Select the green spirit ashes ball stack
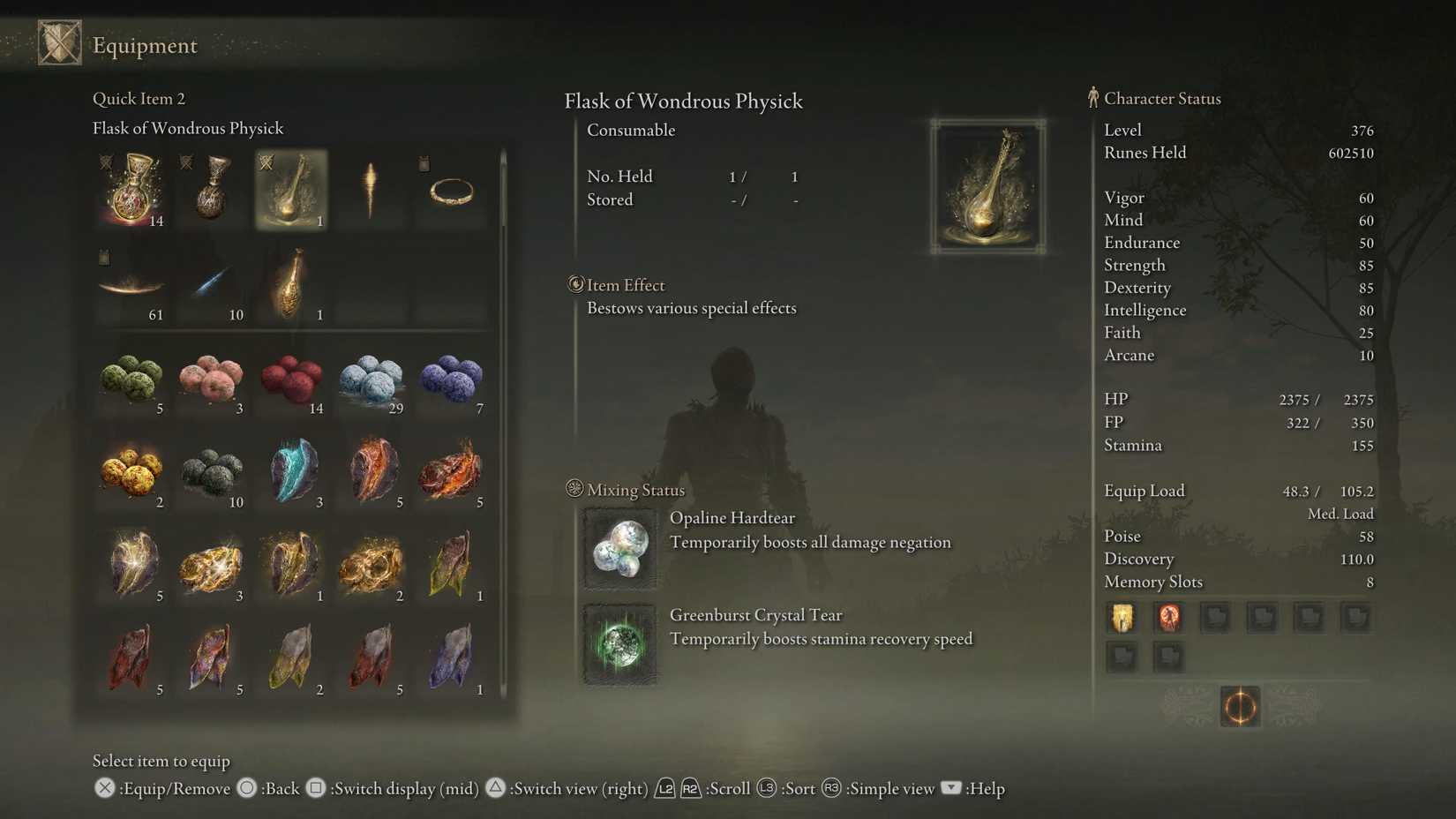The width and height of the screenshot is (1456, 819). 131,378
